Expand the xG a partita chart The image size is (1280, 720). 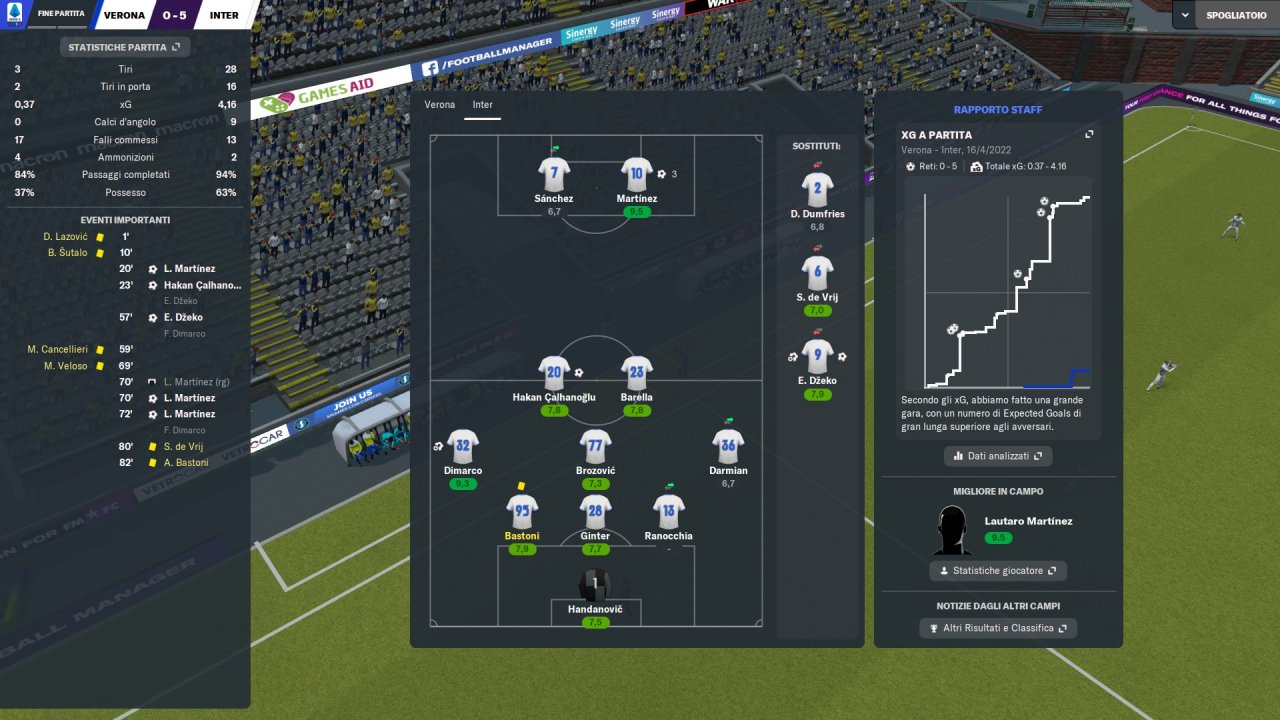1089,135
